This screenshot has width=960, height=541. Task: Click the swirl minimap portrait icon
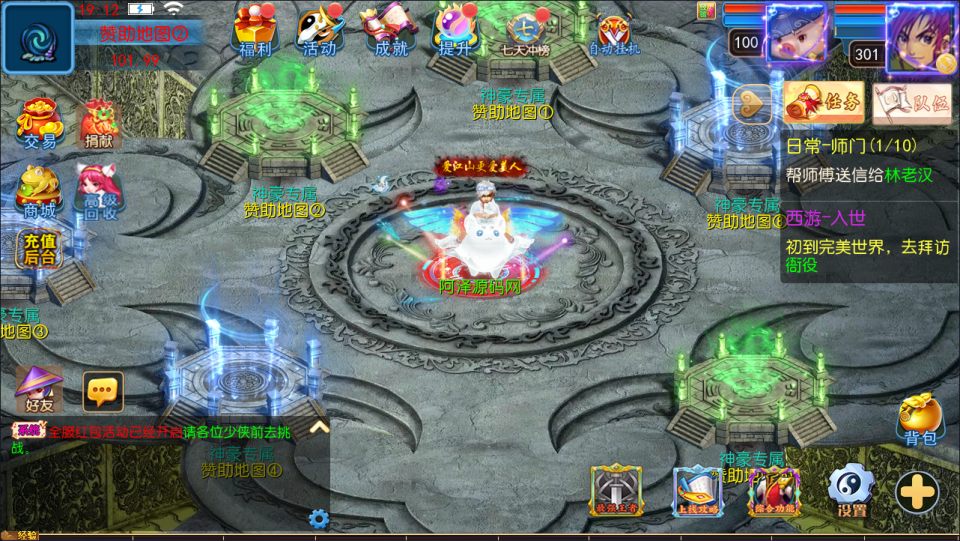tap(38, 37)
